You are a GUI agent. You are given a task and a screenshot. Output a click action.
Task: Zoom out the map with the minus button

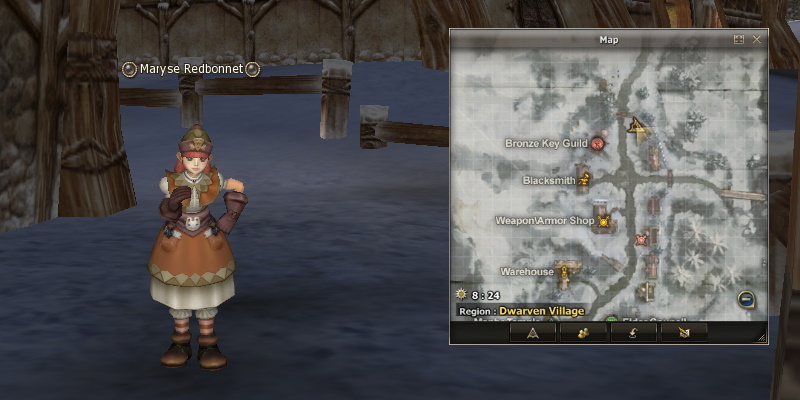tap(746, 299)
